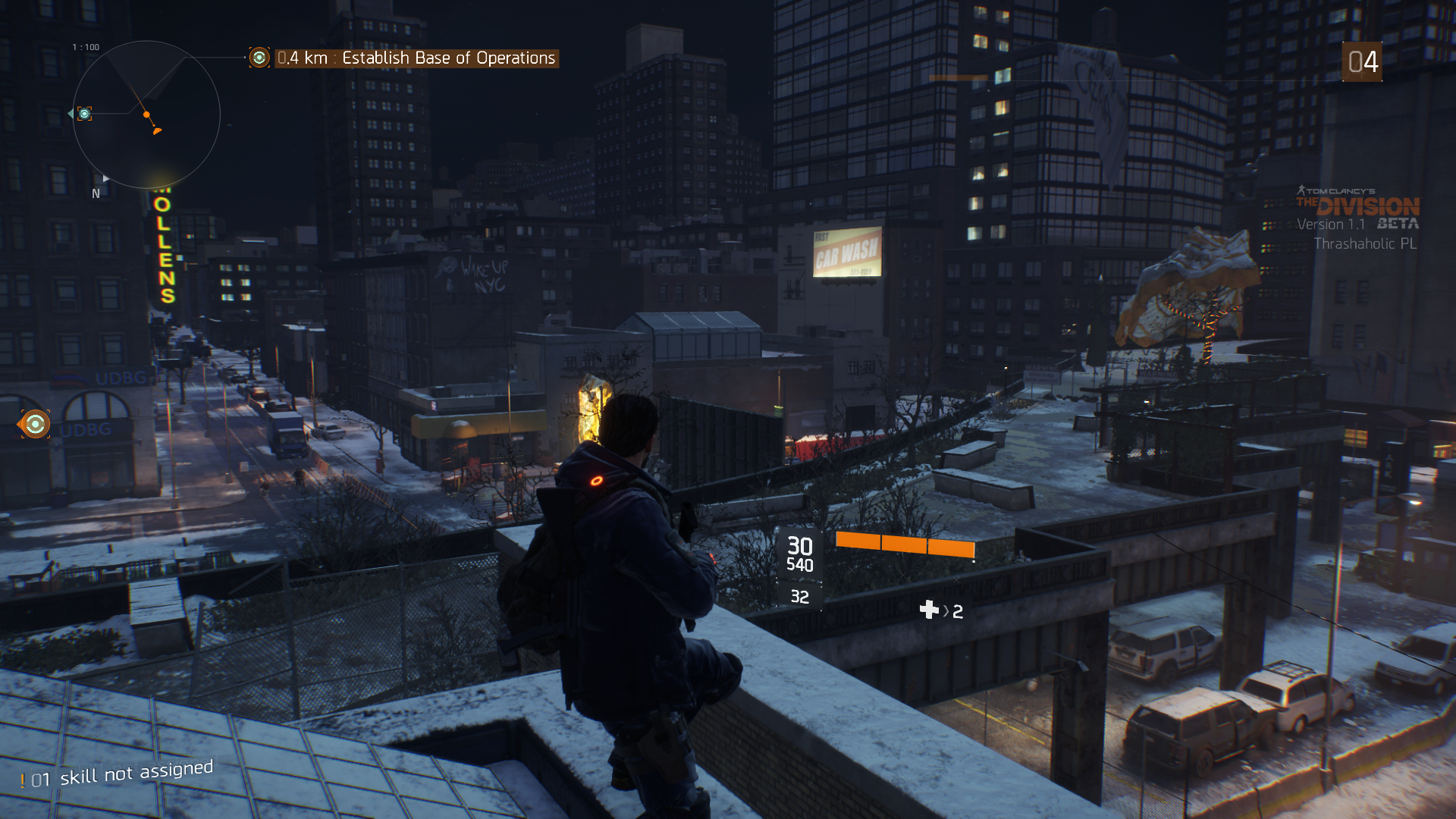Use the medkit cross icon

(929, 610)
